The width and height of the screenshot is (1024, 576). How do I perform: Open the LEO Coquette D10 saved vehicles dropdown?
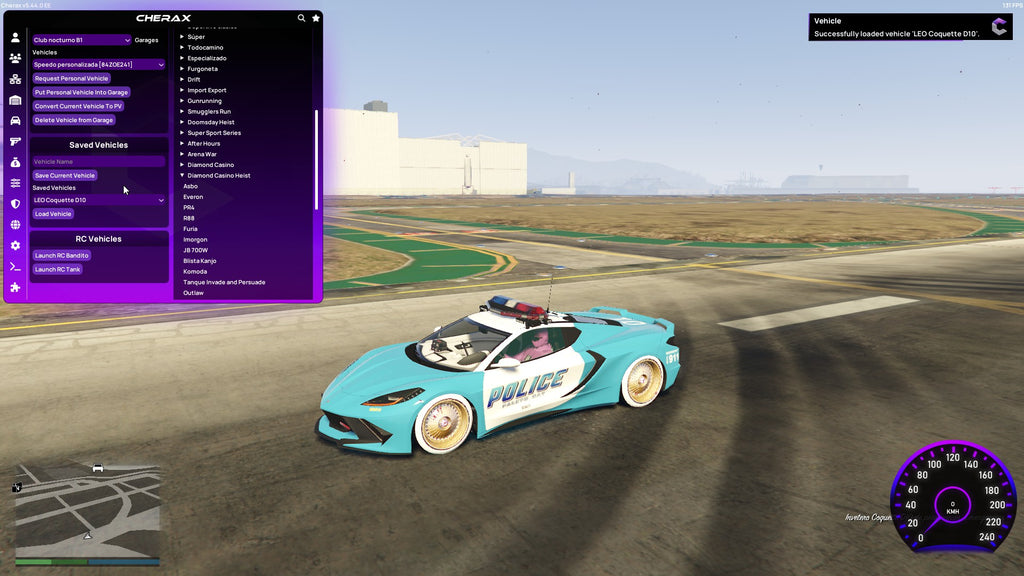point(98,200)
